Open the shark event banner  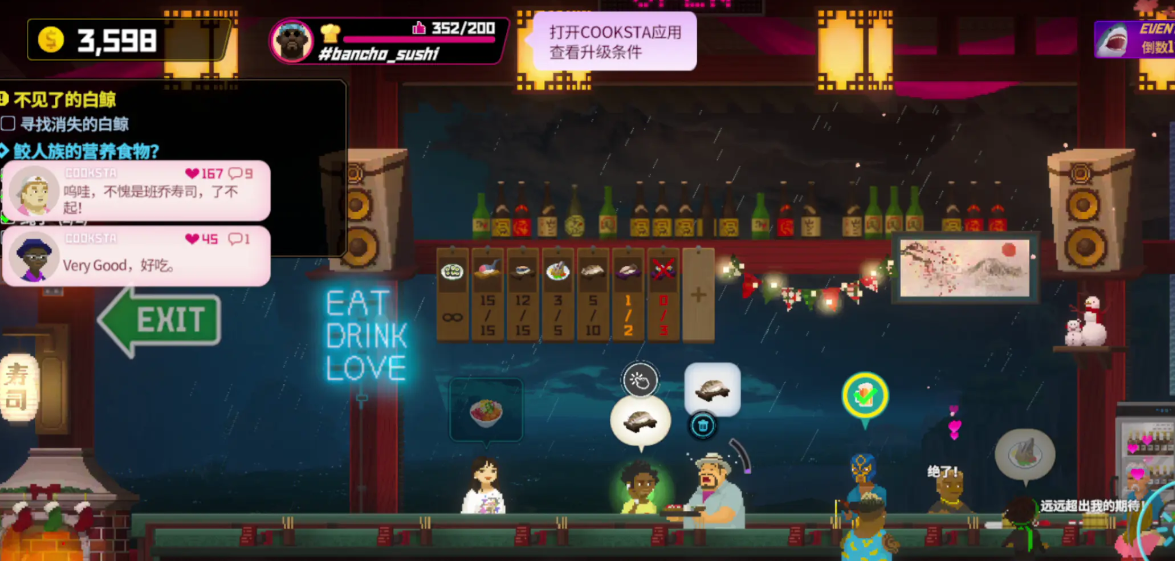(1134, 40)
